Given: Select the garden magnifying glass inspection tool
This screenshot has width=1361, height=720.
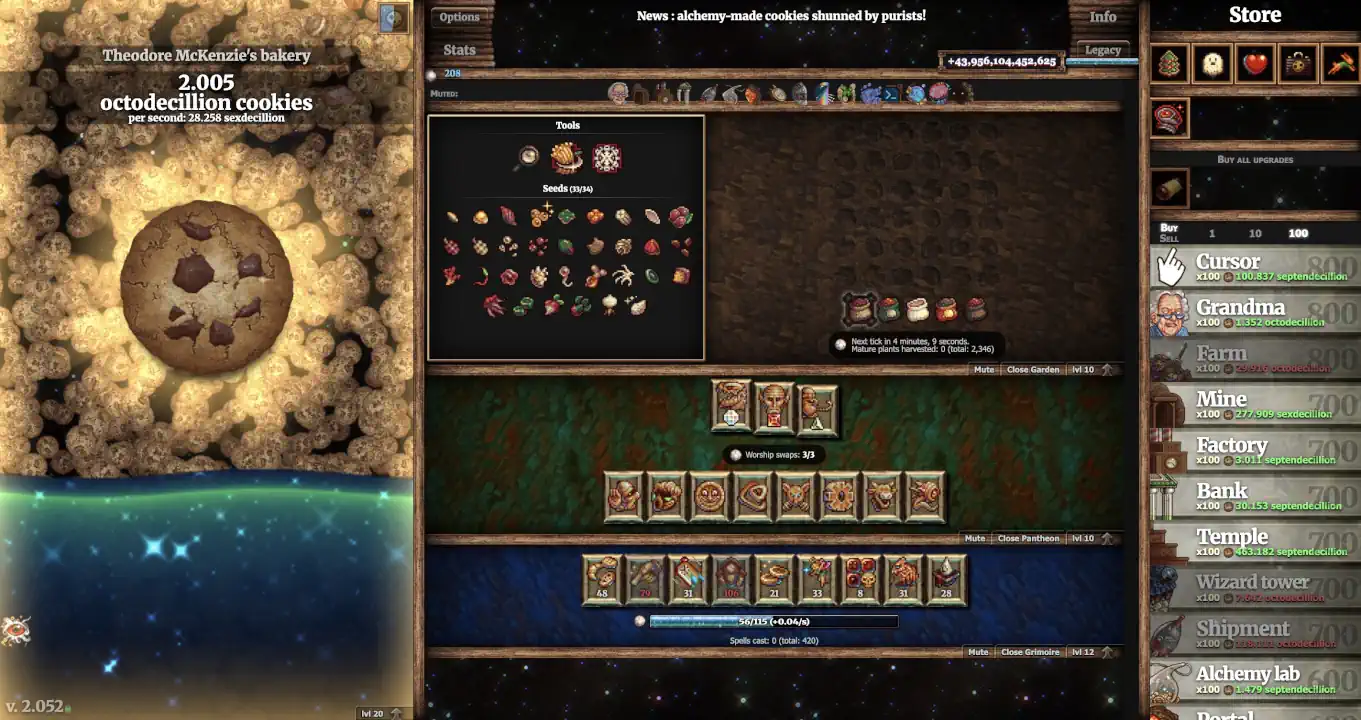Looking at the screenshot, I should pos(525,157).
